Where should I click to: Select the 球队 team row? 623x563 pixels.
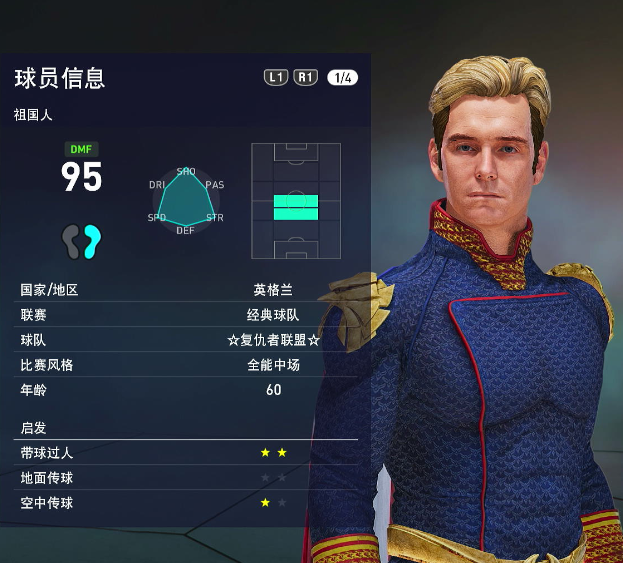coord(186,340)
